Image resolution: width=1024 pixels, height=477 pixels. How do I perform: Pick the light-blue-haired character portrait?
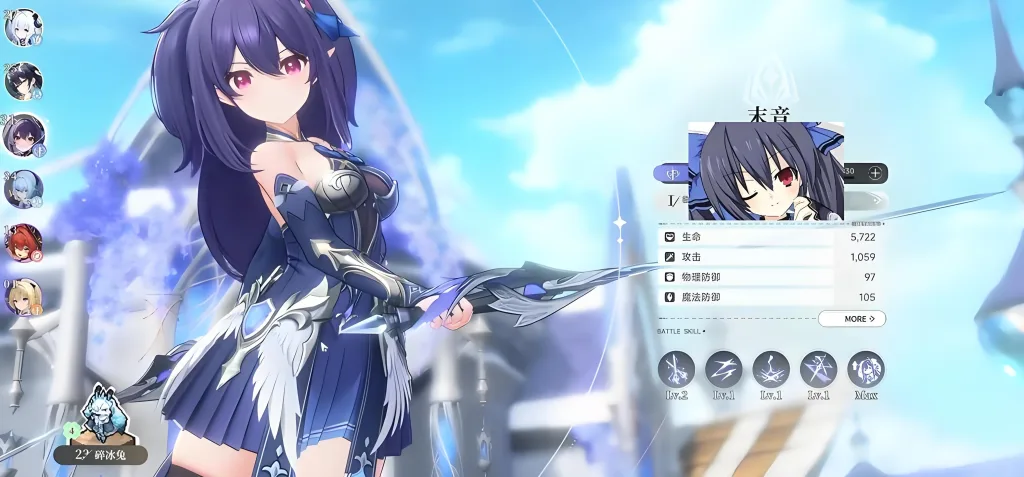(x=22, y=188)
